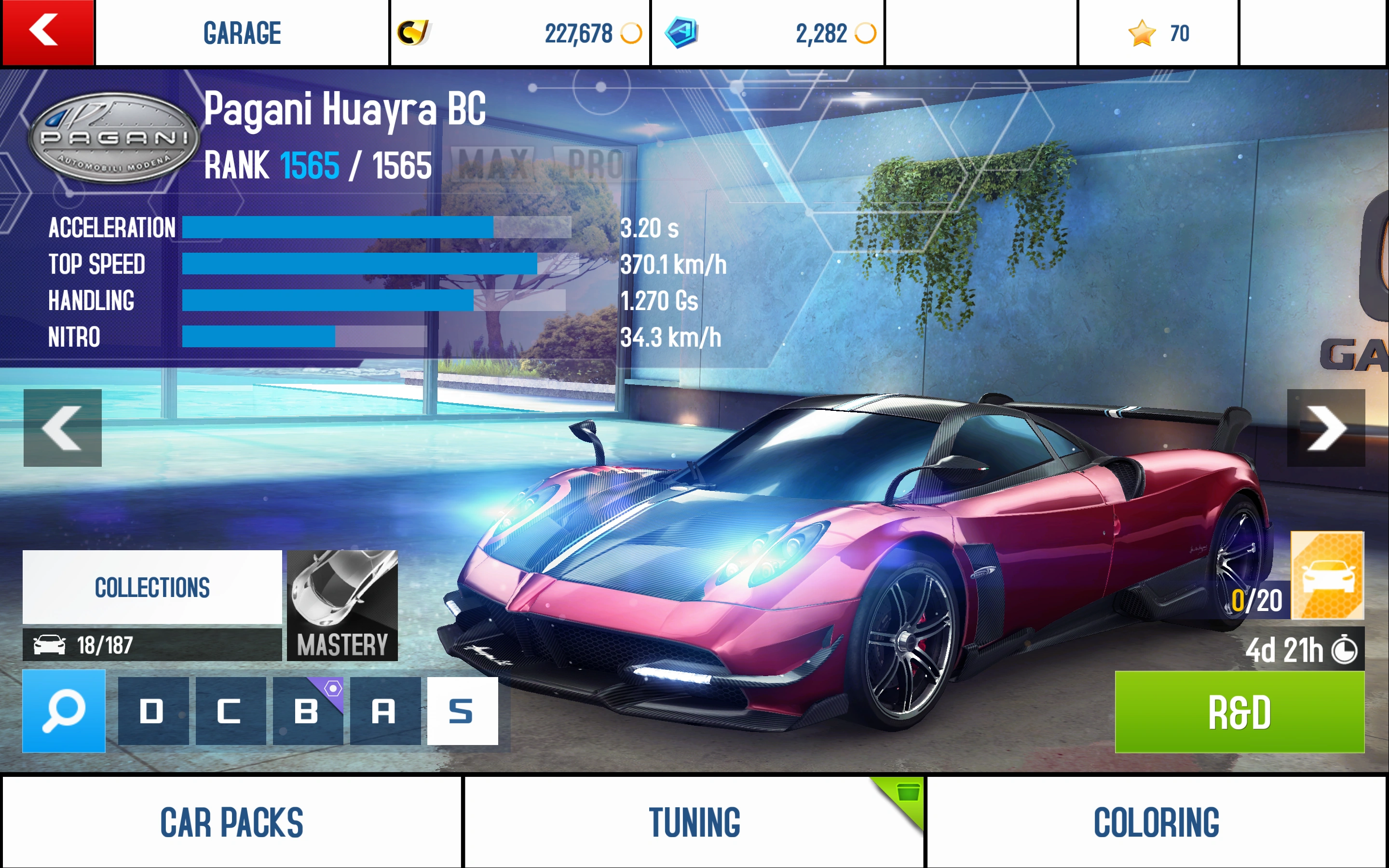1389x868 pixels.
Task: Tap the star count panel
Action: 1158,33
